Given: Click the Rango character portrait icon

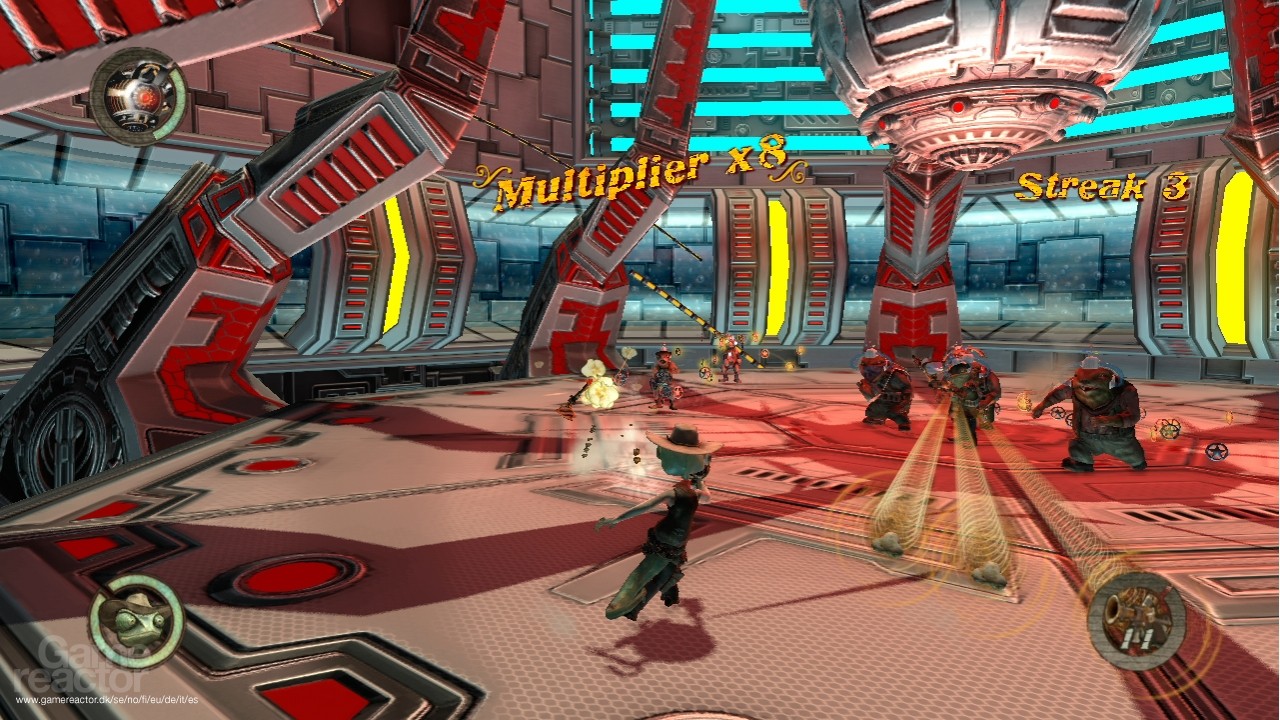Looking at the screenshot, I should click(x=136, y=620).
